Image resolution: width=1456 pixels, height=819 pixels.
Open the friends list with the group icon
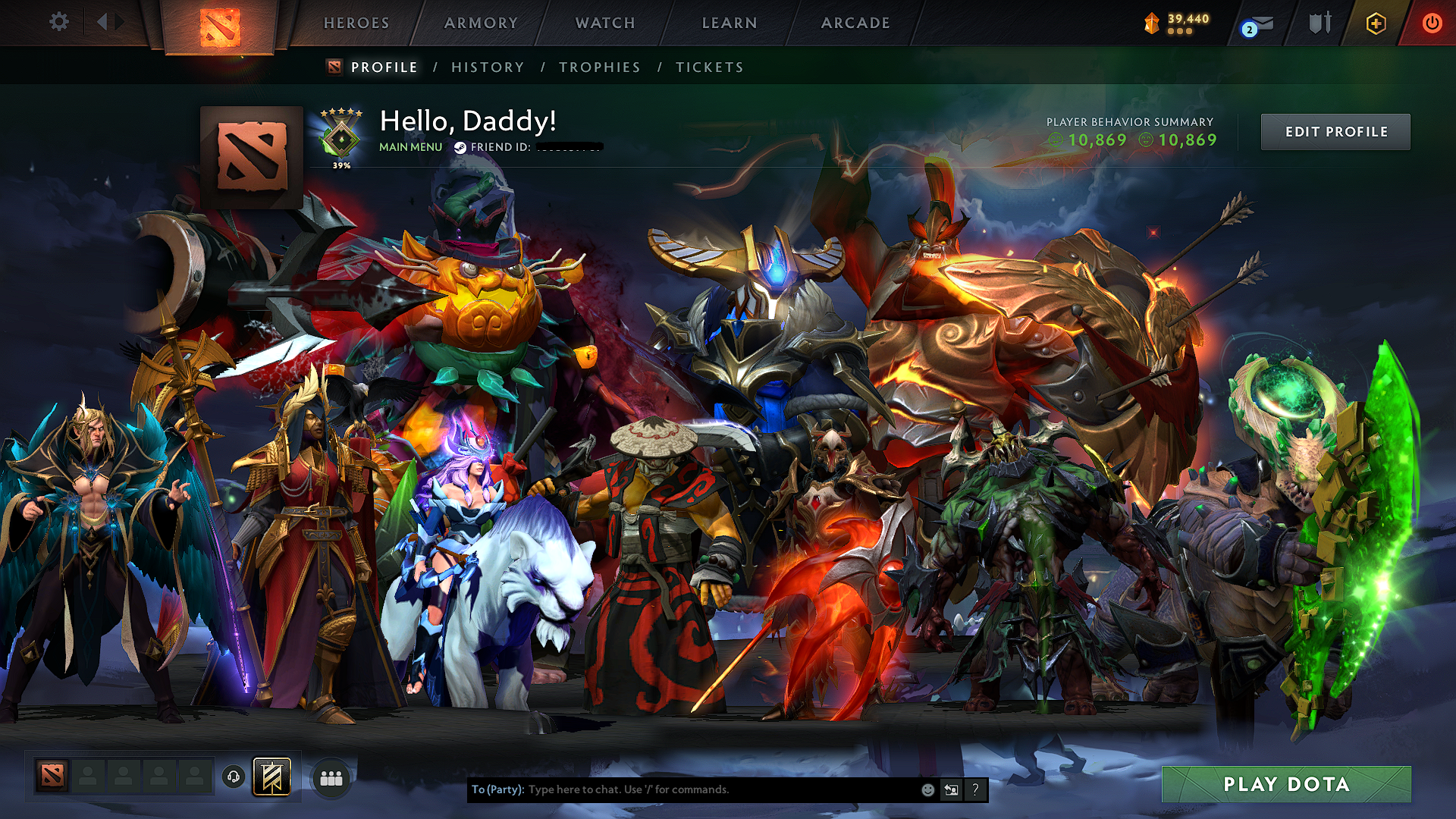pyautogui.click(x=331, y=777)
